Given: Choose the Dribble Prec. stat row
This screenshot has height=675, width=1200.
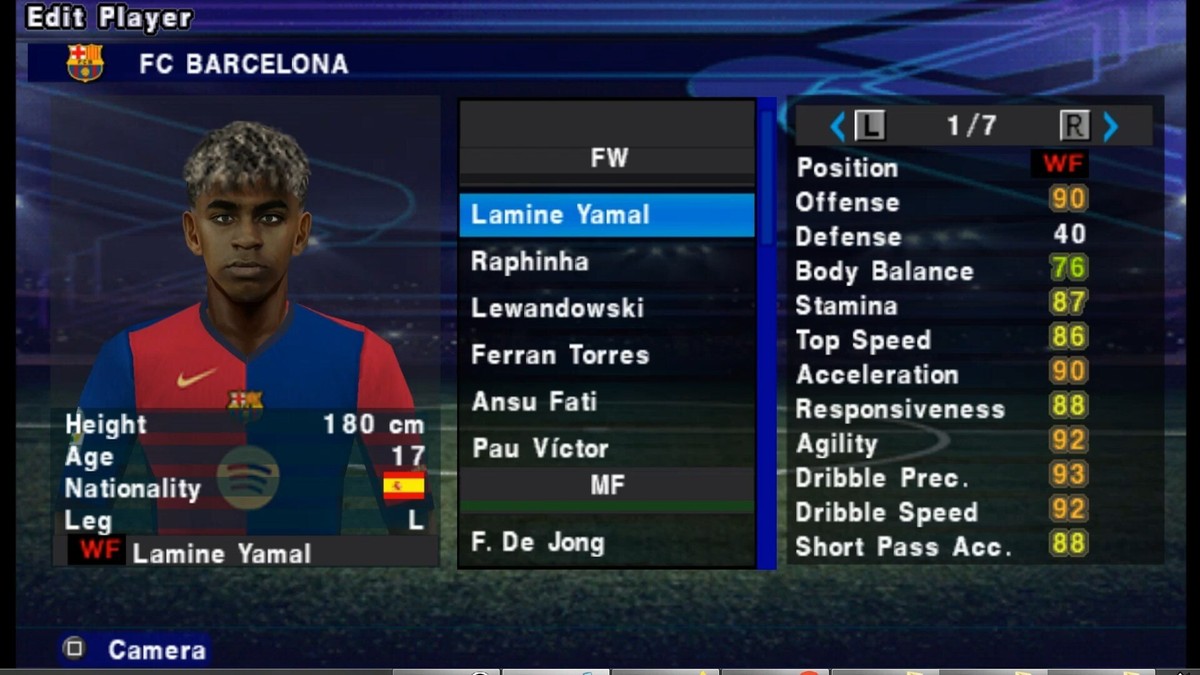Looking at the screenshot, I should (940, 478).
